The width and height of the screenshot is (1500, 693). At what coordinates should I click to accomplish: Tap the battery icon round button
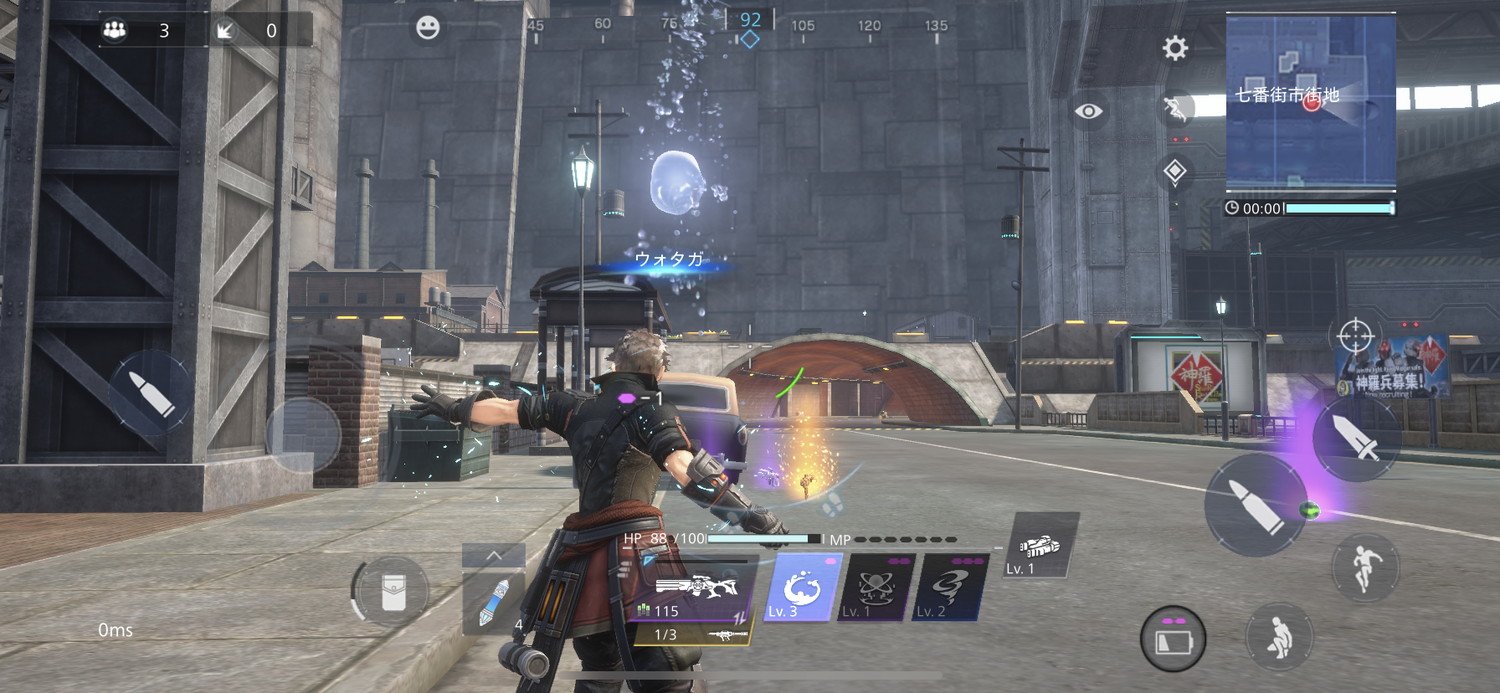[x=1172, y=638]
